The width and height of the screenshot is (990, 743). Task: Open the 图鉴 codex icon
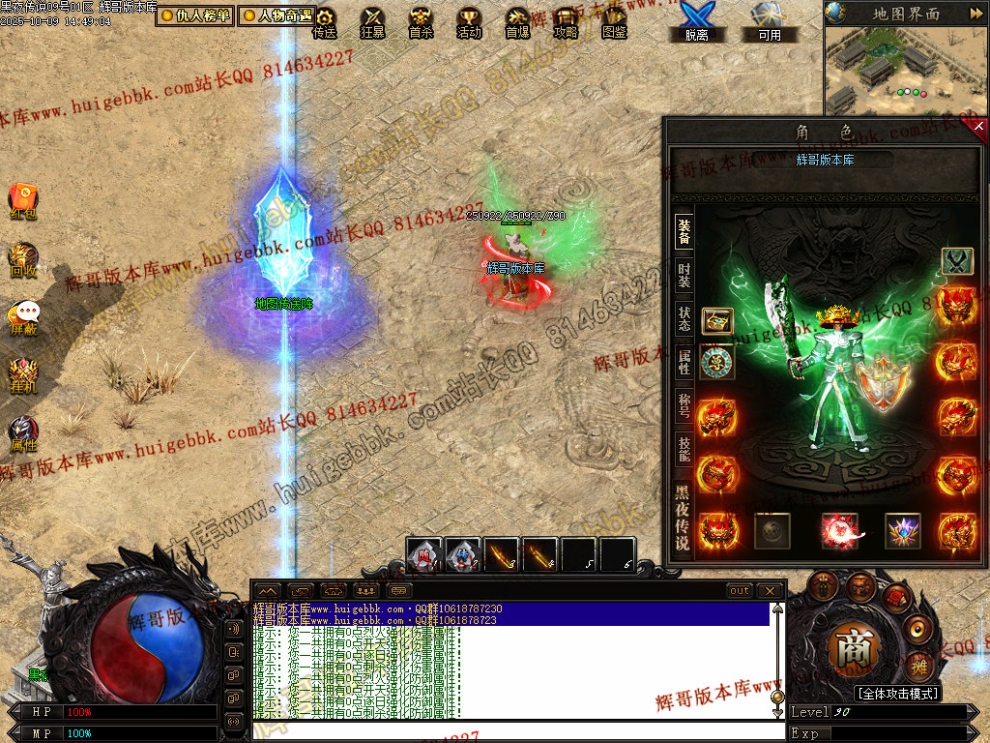[614, 22]
